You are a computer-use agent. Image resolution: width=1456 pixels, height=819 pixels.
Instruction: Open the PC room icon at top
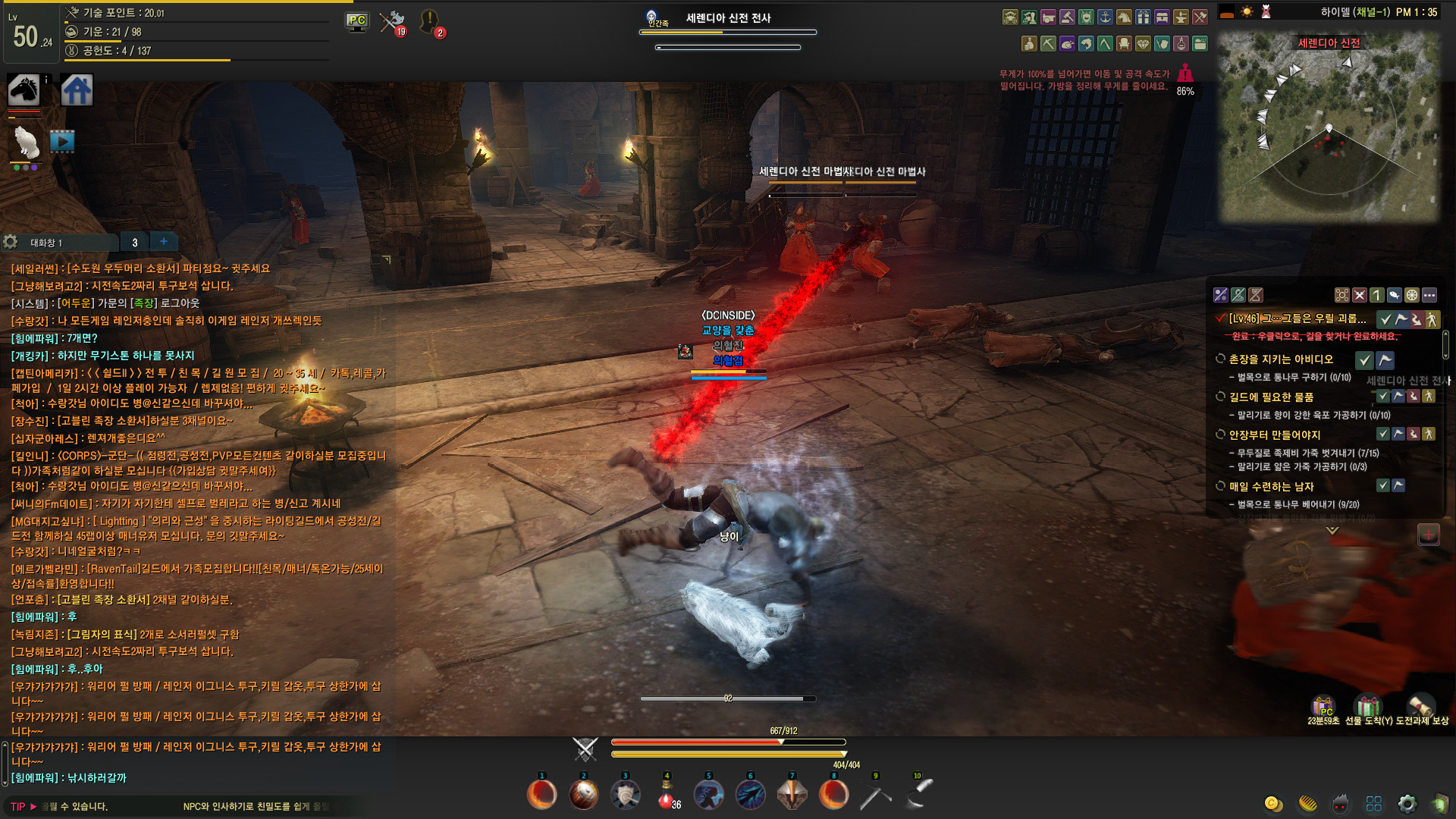point(356,21)
